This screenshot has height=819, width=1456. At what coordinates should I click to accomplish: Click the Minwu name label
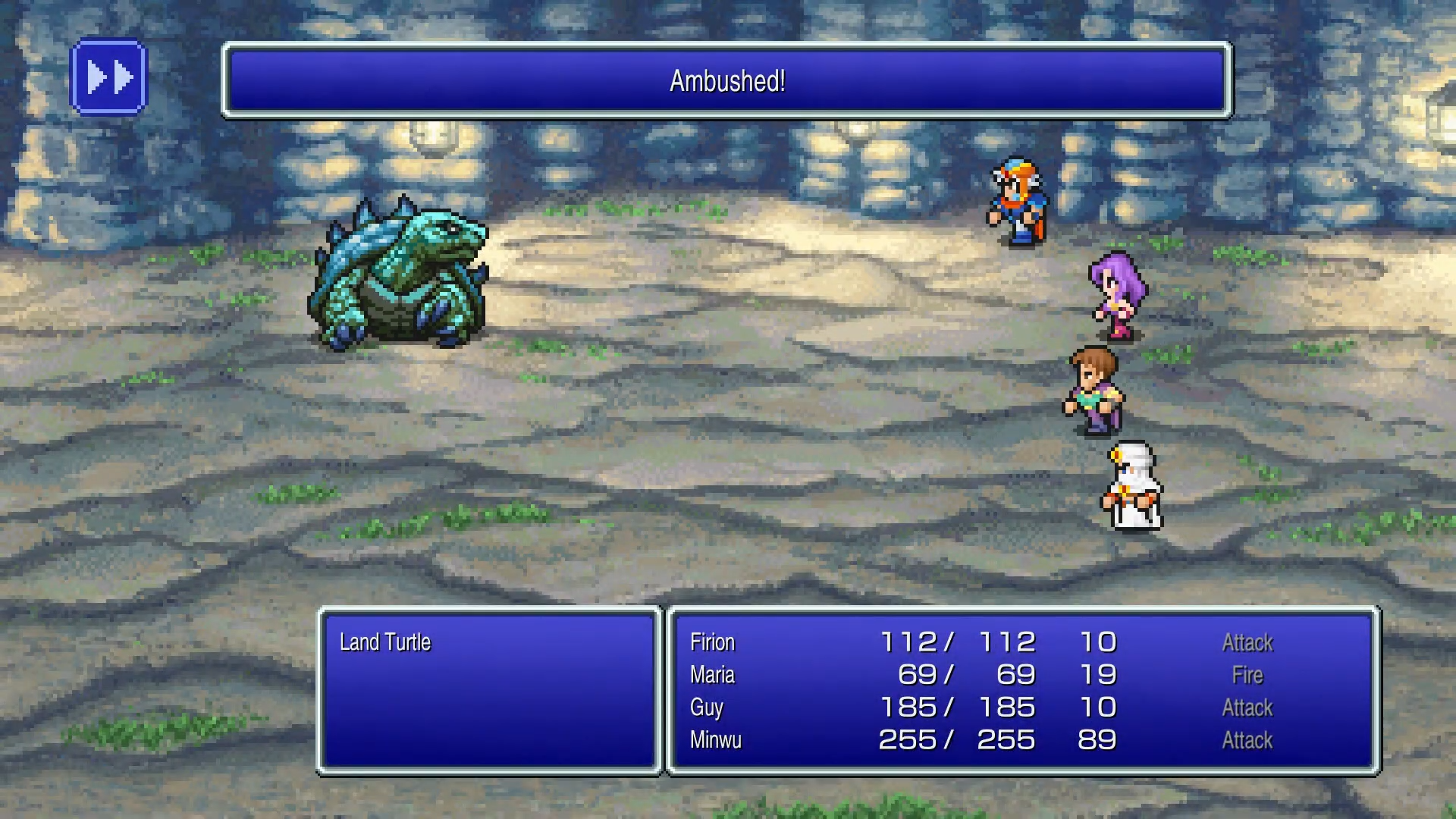pos(715,740)
